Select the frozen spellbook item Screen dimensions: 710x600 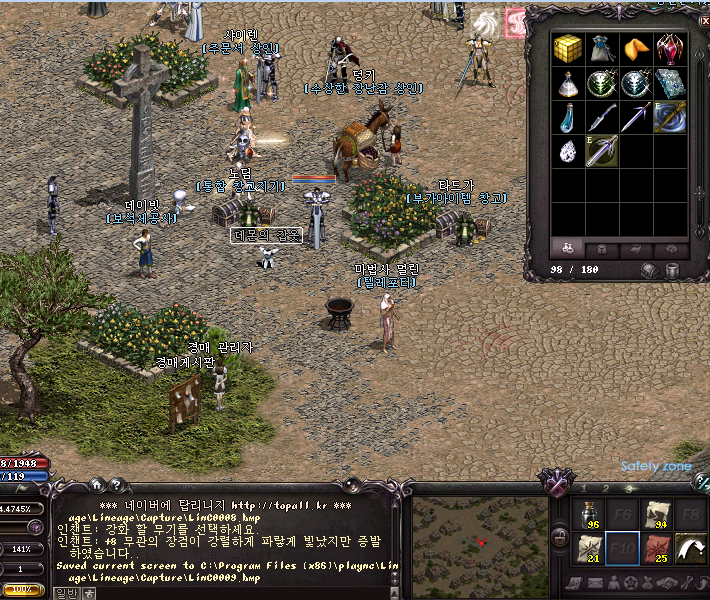[x=669, y=83]
